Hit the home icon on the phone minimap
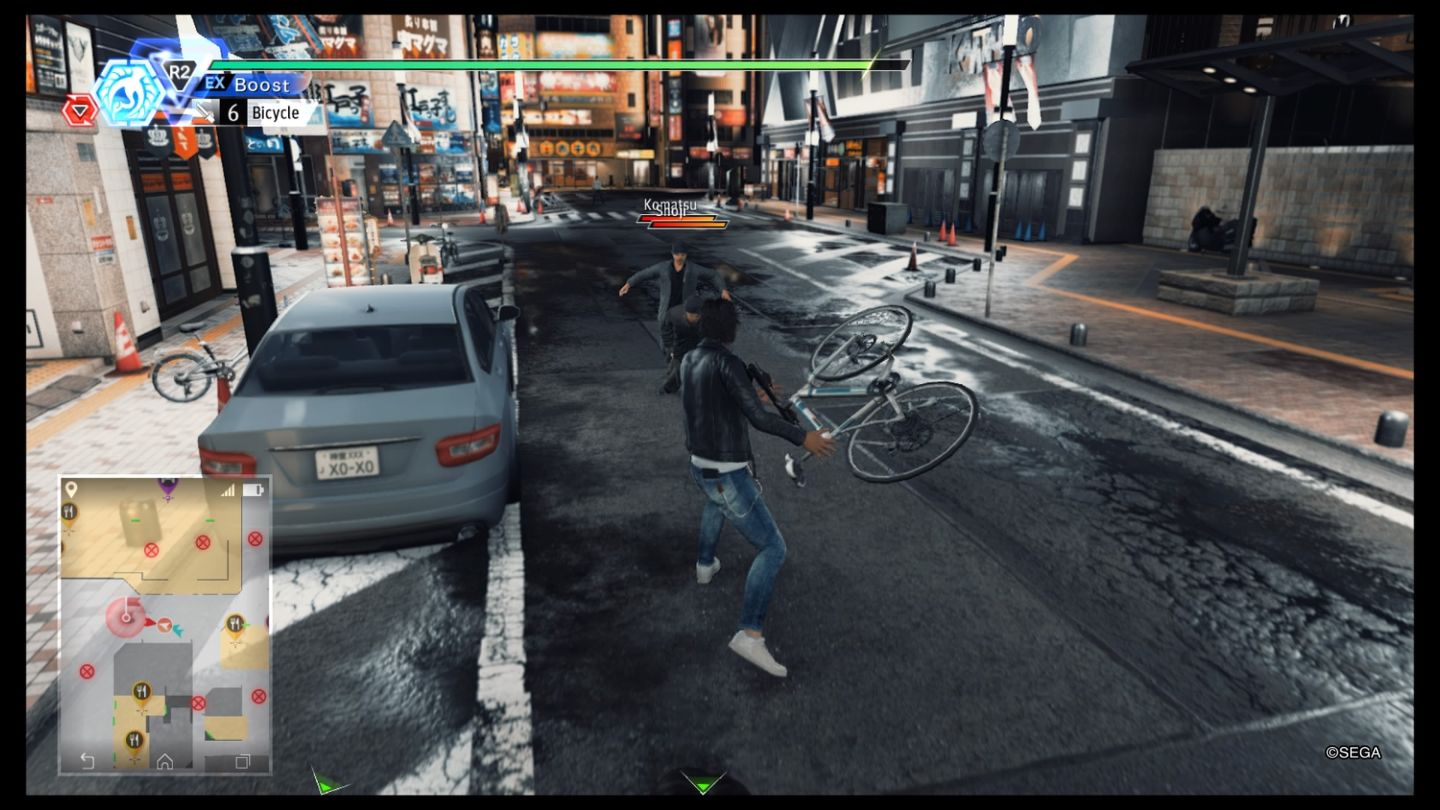The width and height of the screenshot is (1440, 810). [165, 762]
